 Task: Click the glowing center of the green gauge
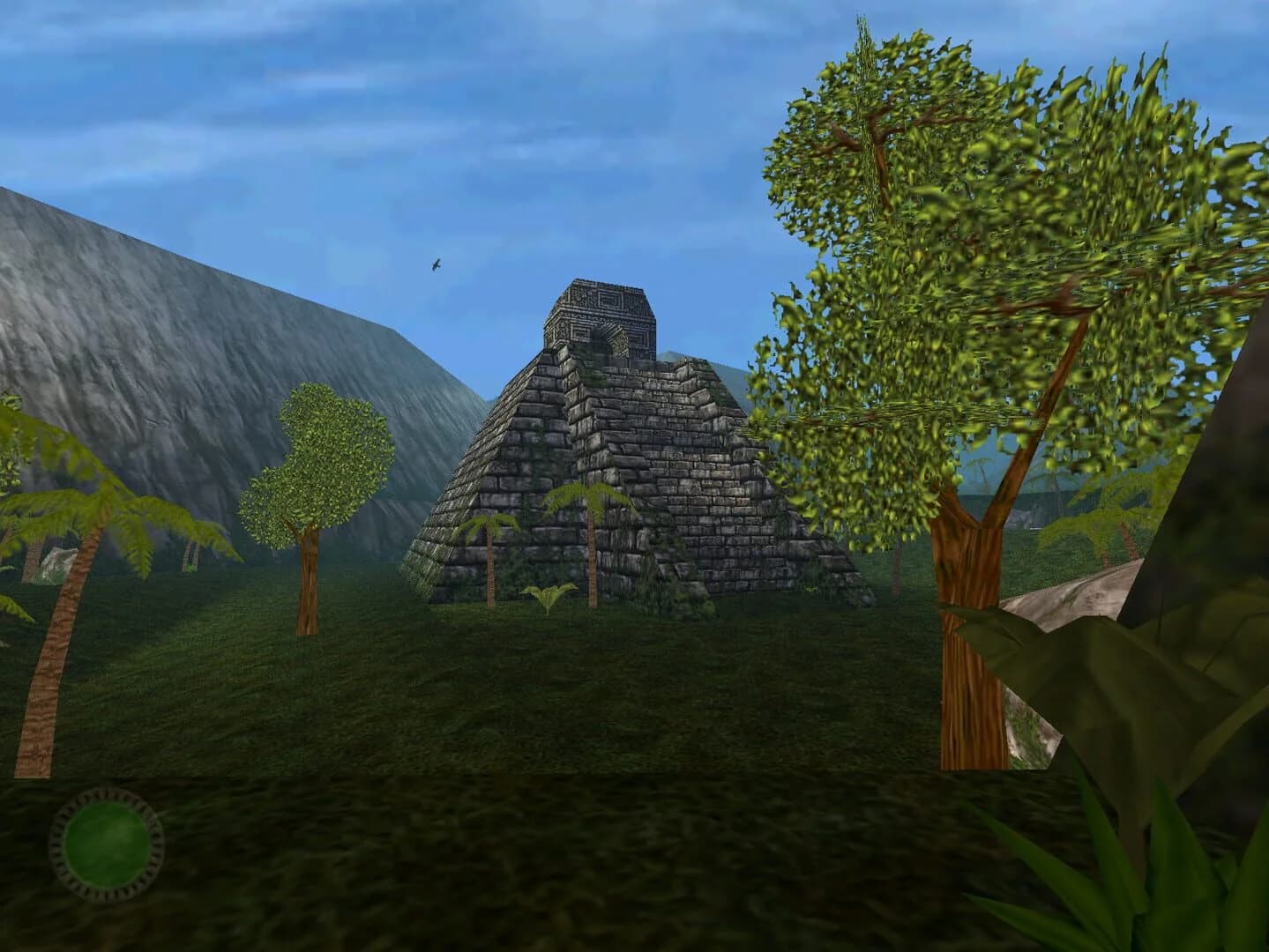pyautogui.click(x=106, y=846)
